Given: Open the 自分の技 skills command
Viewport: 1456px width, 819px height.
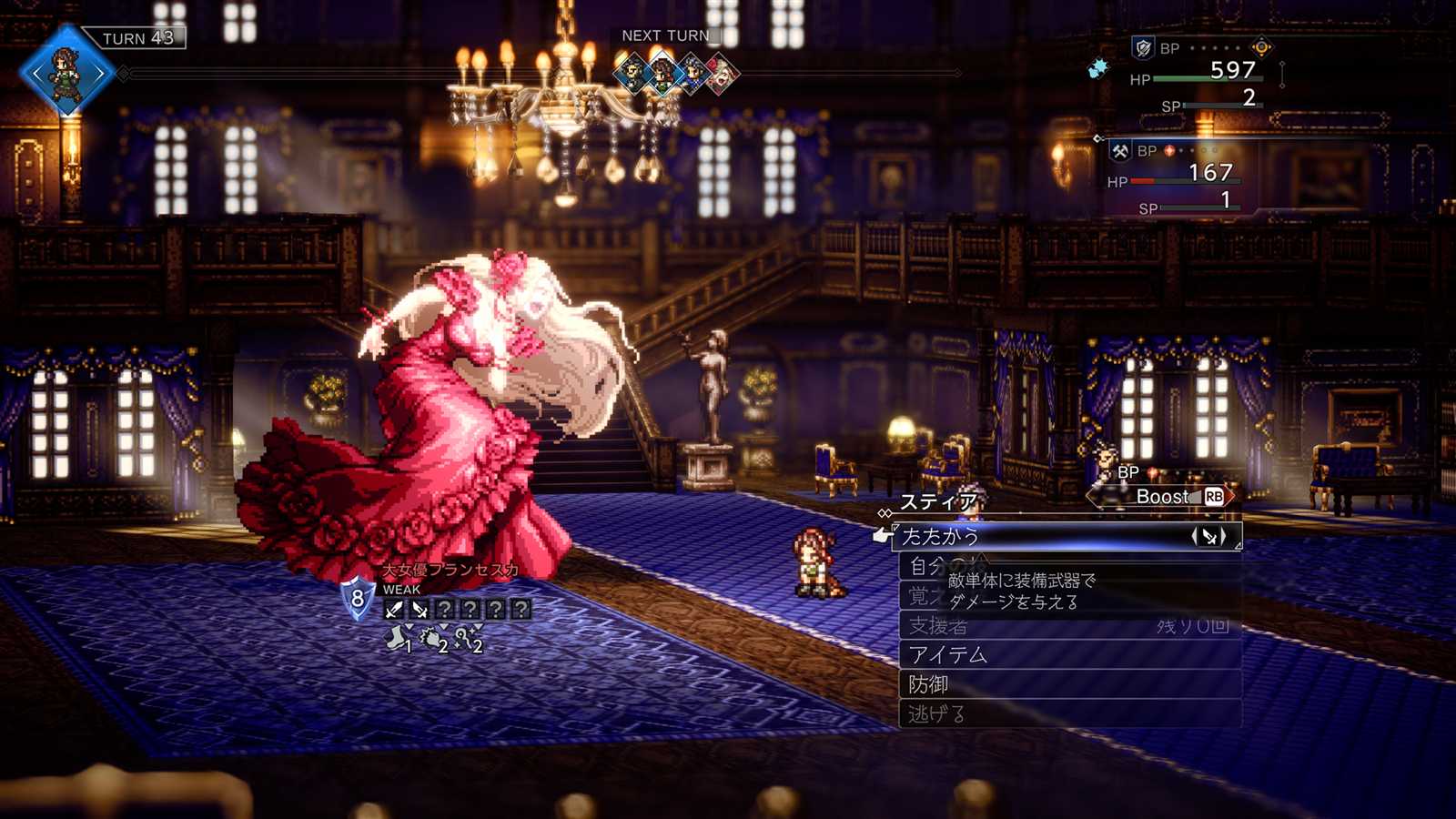Looking at the screenshot, I should click(926, 567).
